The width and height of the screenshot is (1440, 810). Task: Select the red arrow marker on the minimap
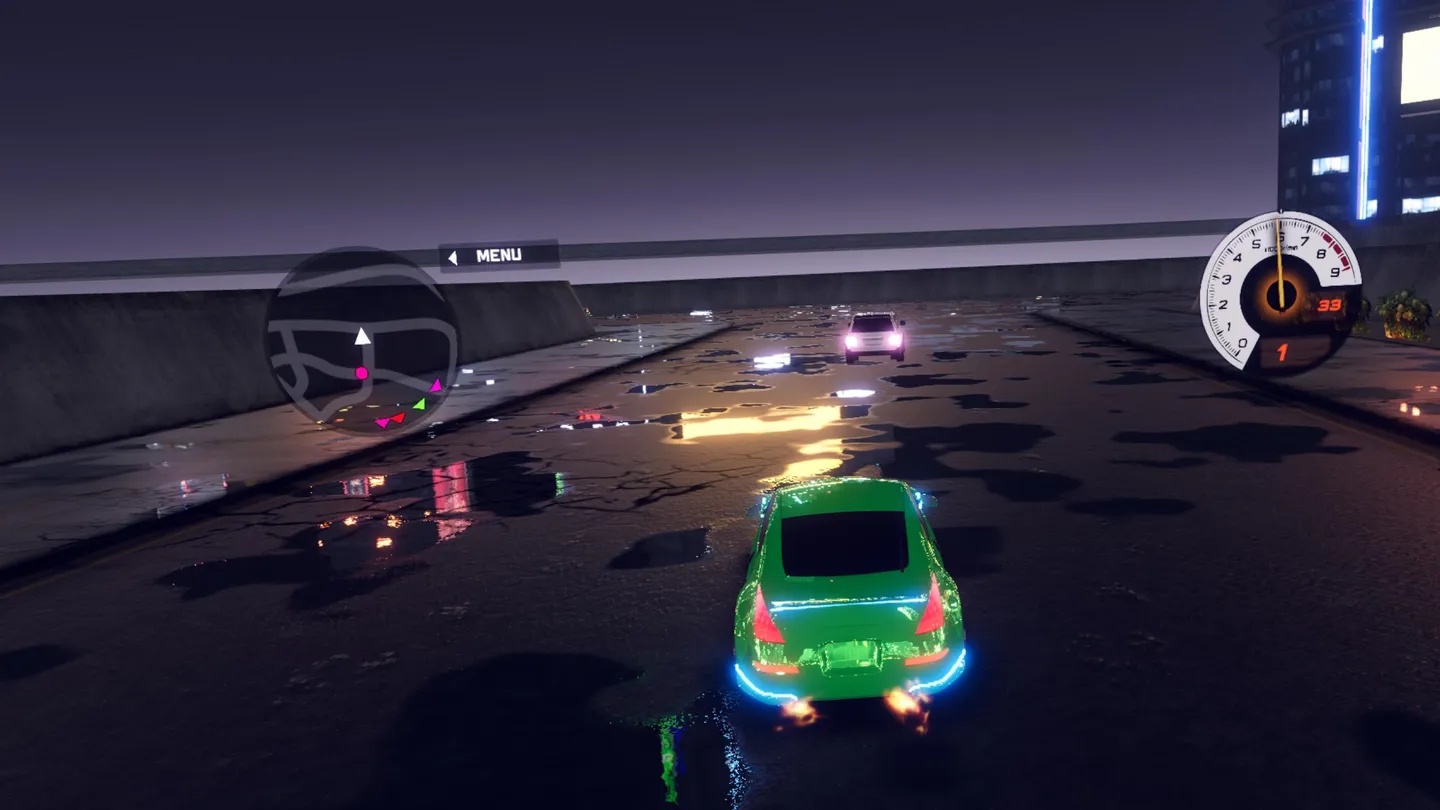point(398,418)
